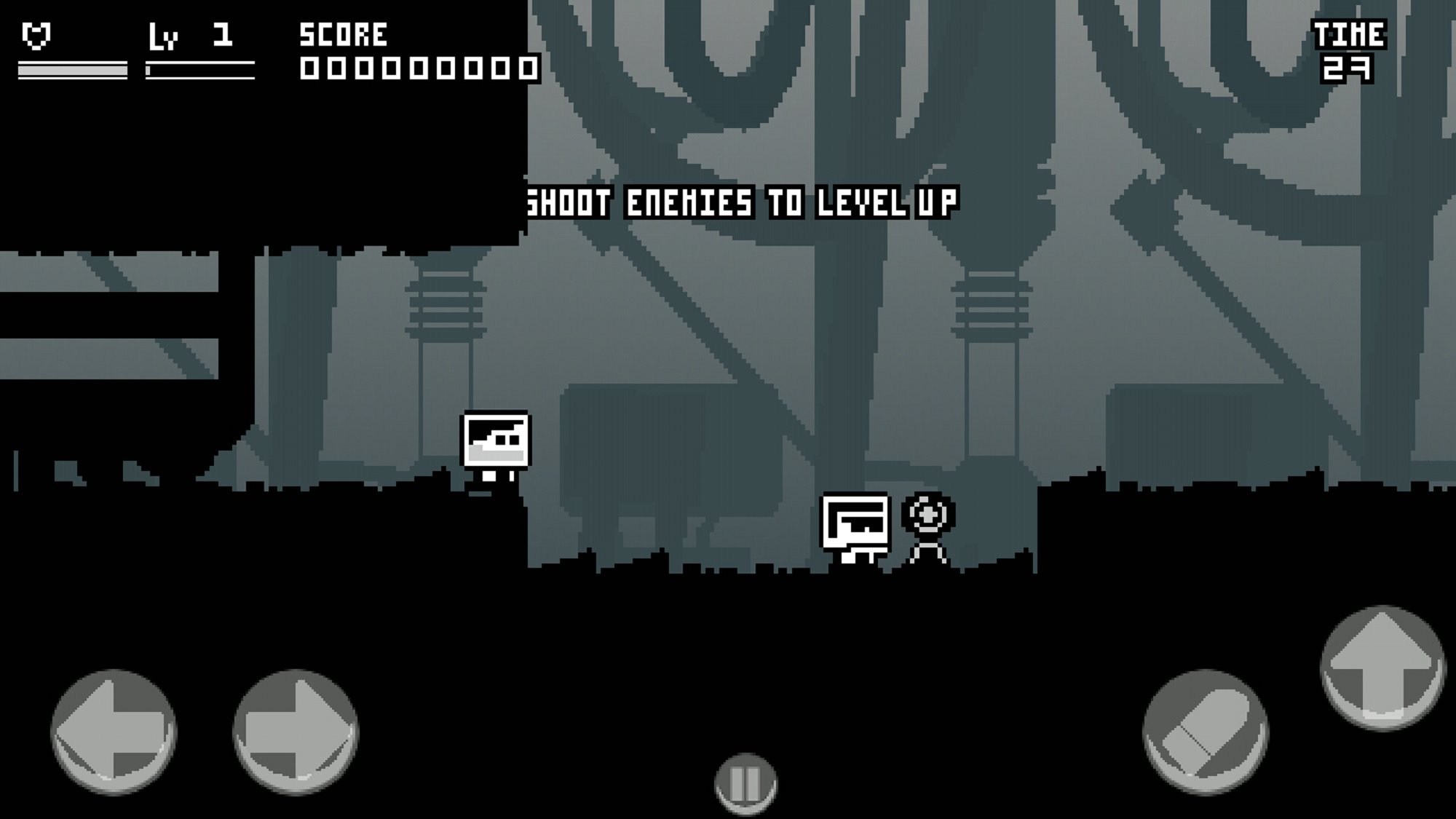The image size is (1456, 819).
Task: Tap the left arrow move button
Action: coord(114,730)
